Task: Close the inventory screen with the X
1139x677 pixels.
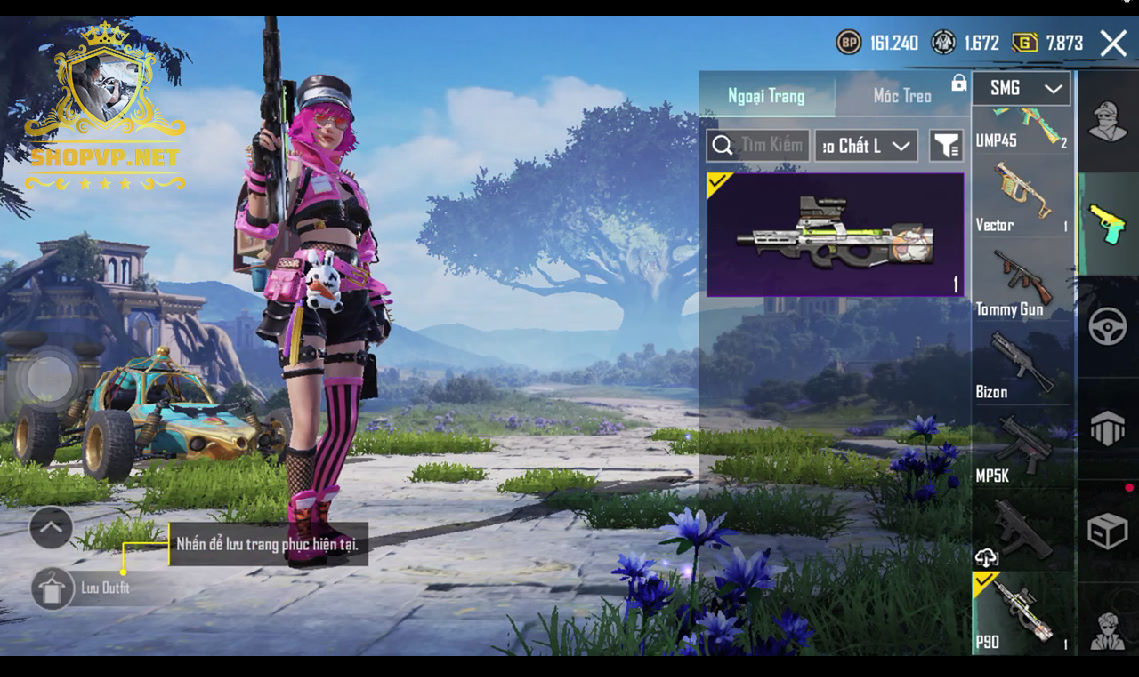Action: pos(1113,42)
